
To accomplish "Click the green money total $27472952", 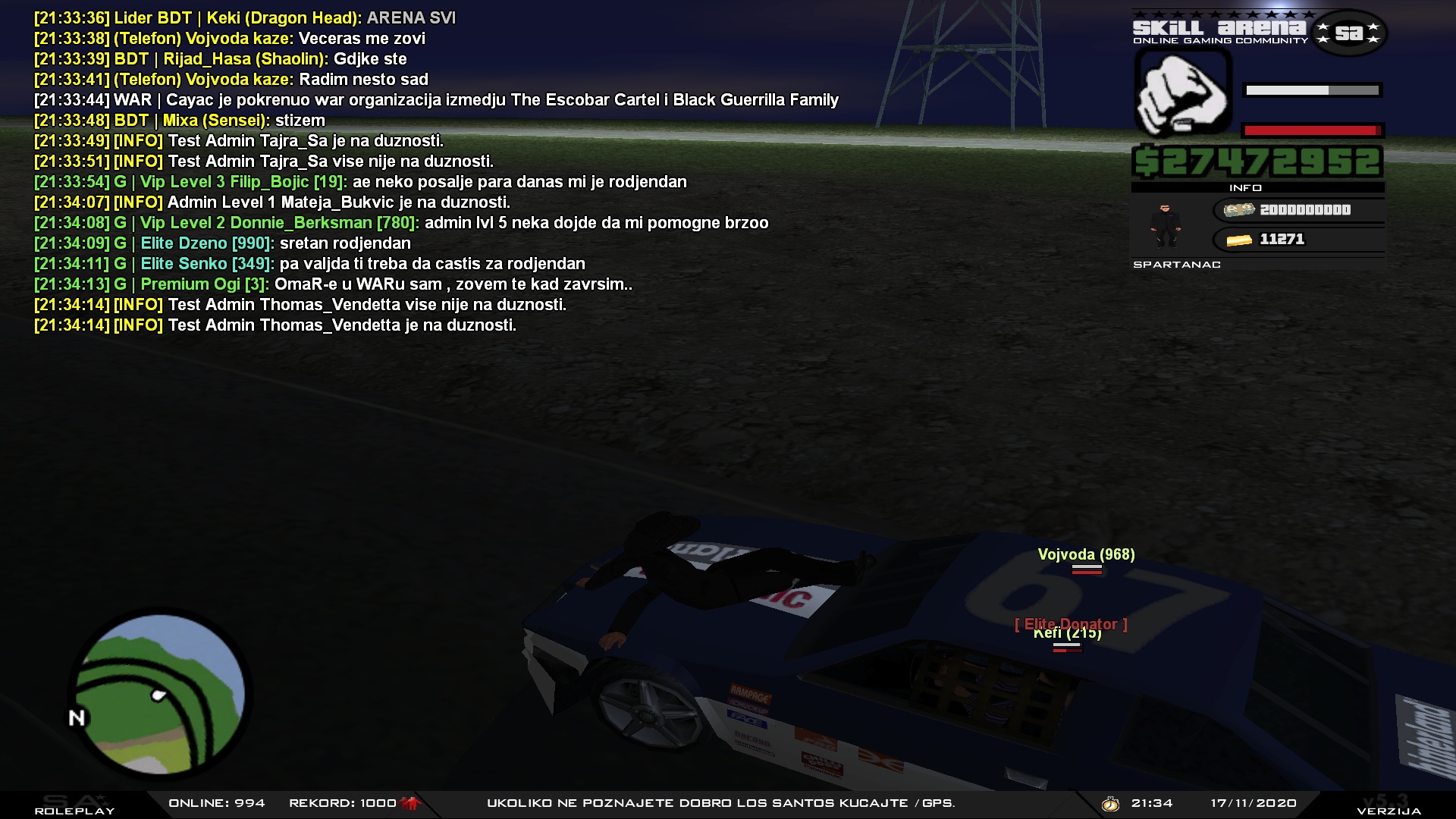I will pyautogui.click(x=1257, y=161).
